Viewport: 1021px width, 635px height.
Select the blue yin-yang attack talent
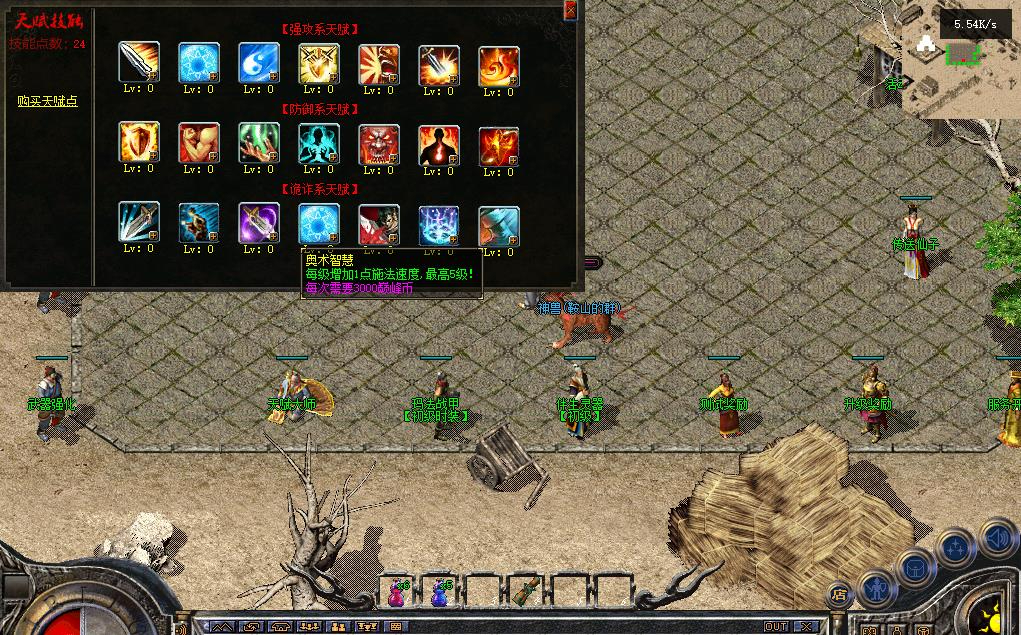coord(258,63)
